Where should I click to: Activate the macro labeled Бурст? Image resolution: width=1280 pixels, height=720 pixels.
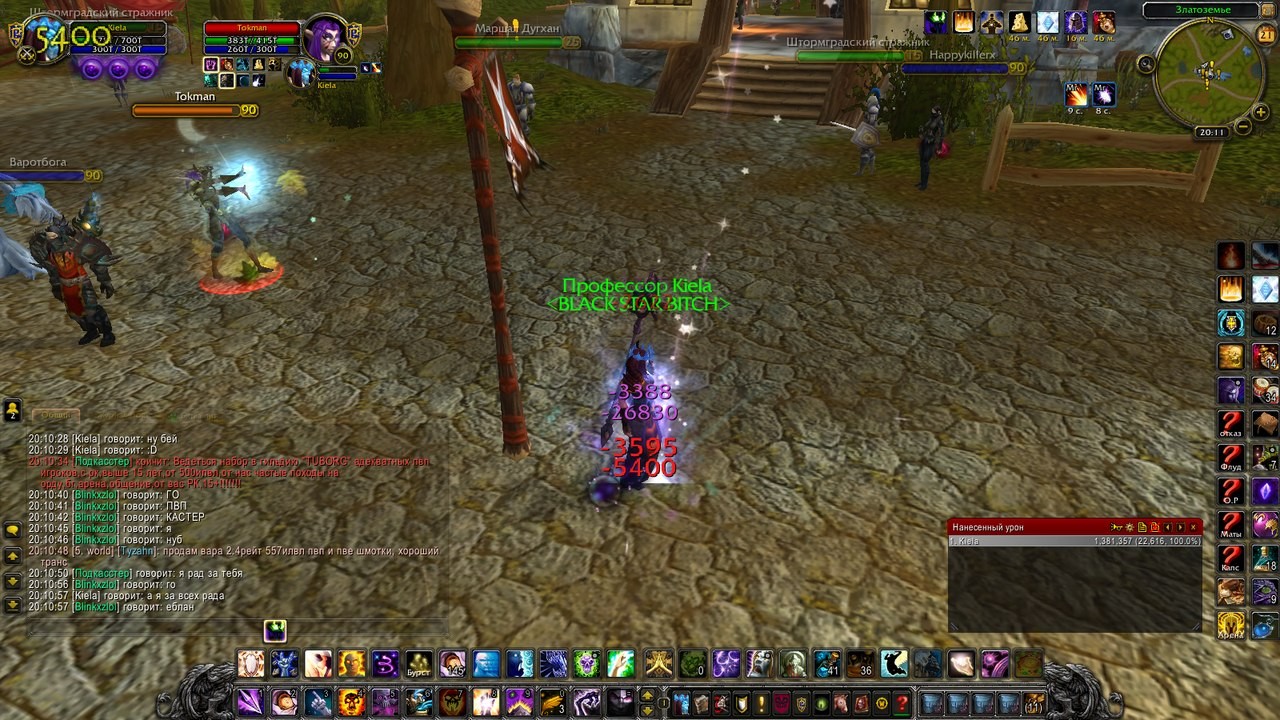[x=419, y=664]
